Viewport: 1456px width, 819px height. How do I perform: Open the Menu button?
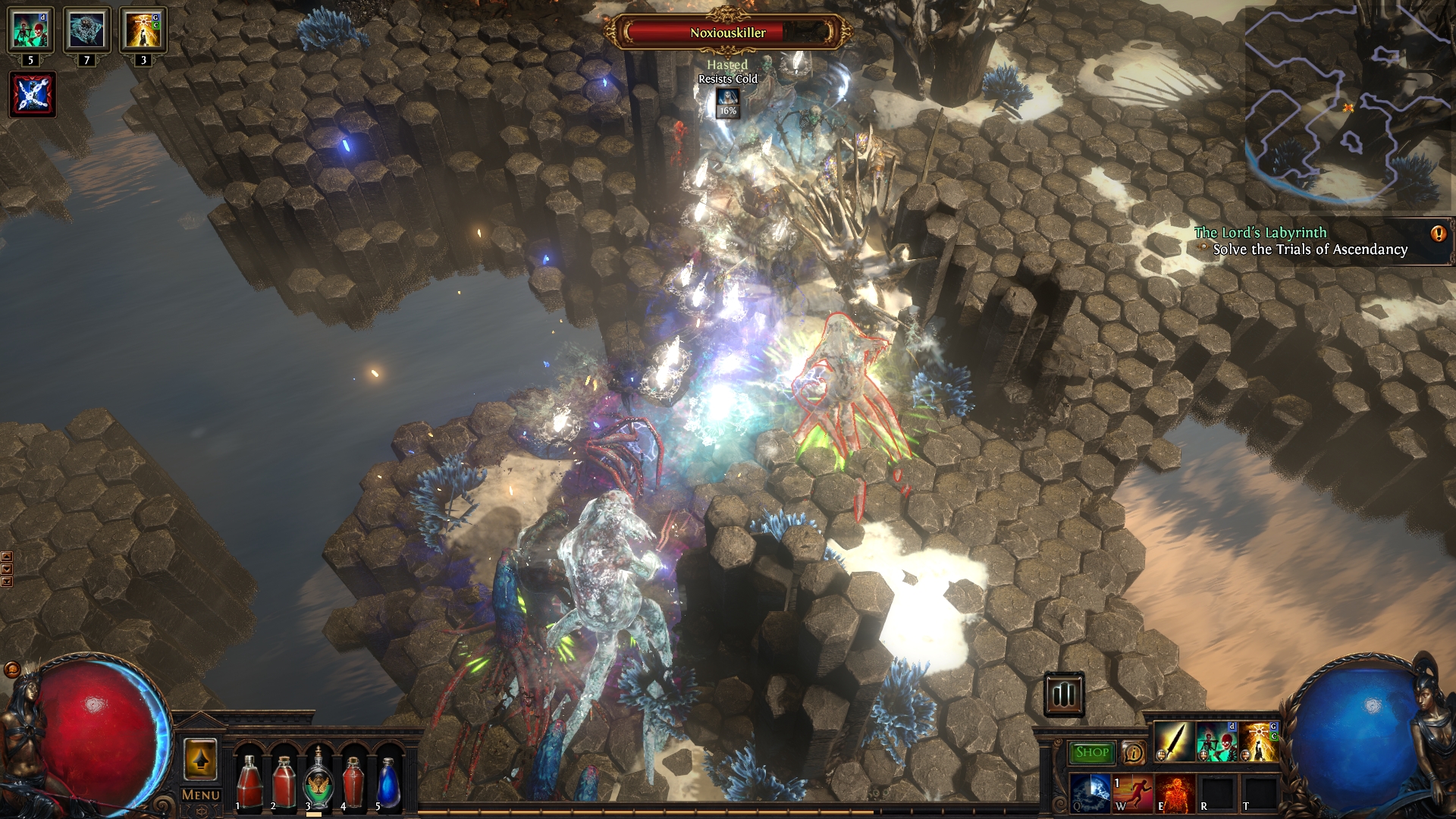point(201,795)
